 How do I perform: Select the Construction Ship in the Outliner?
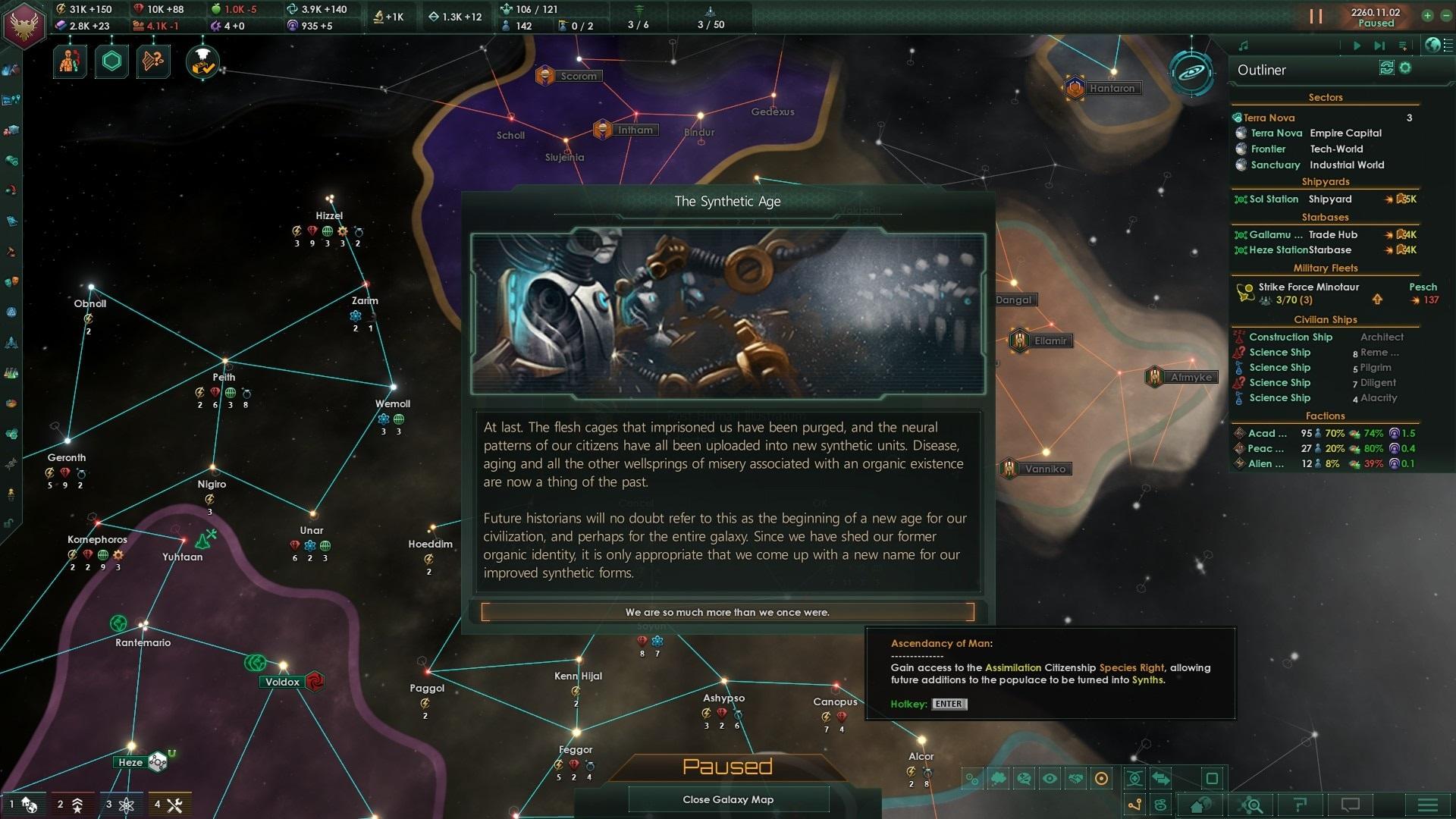click(x=1290, y=337)
